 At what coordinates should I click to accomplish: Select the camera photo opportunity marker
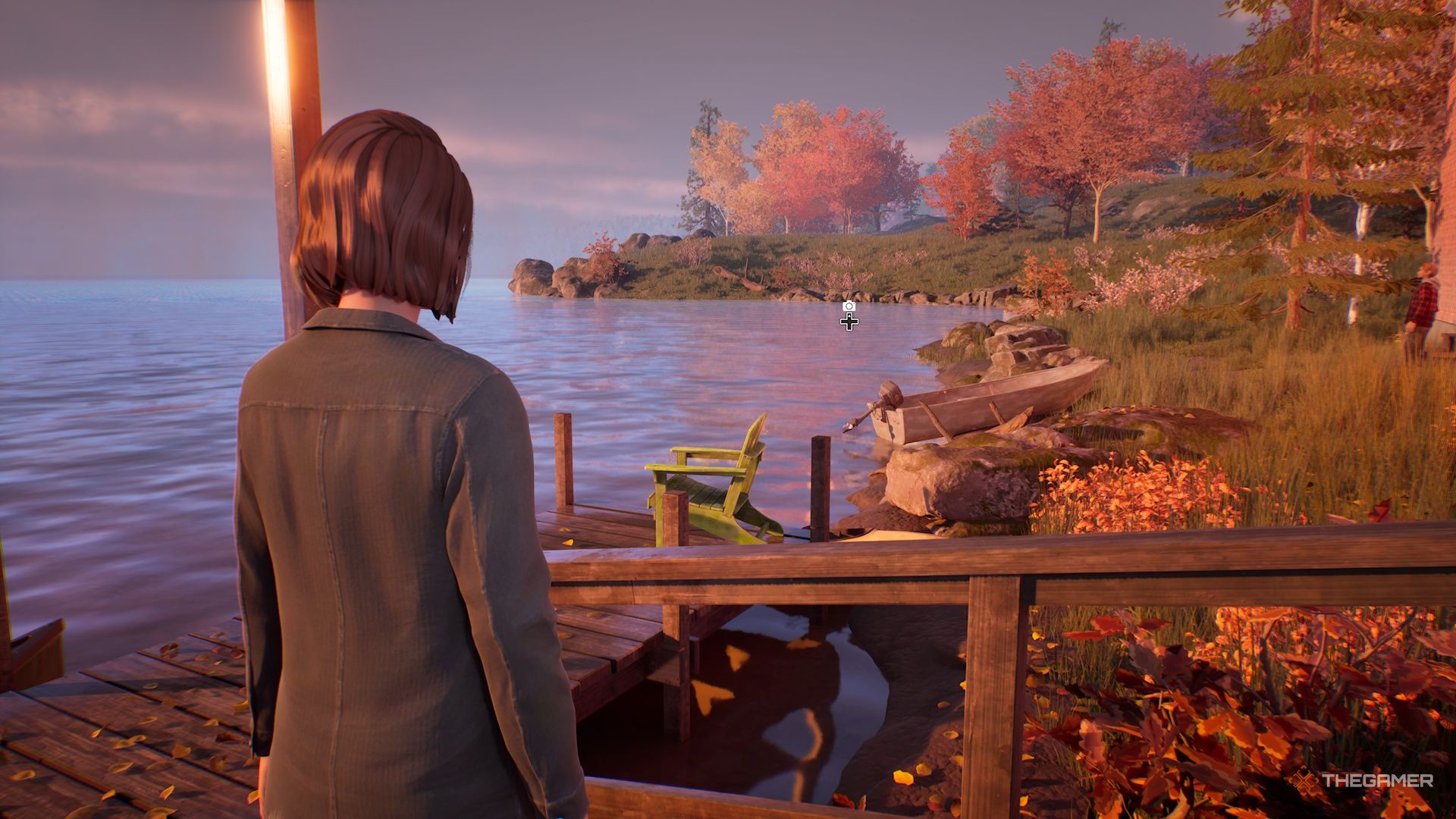point(849,306)
